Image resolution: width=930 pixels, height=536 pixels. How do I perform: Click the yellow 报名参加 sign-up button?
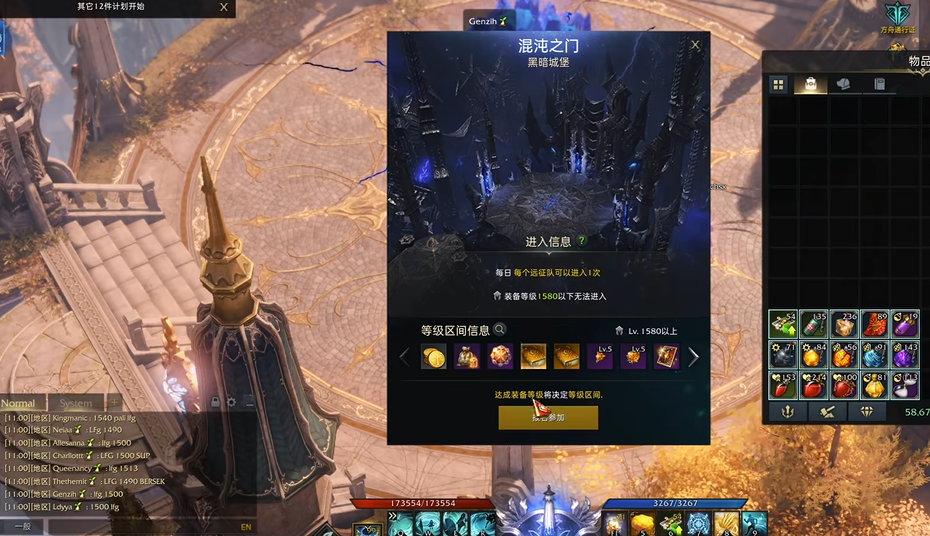548,418
